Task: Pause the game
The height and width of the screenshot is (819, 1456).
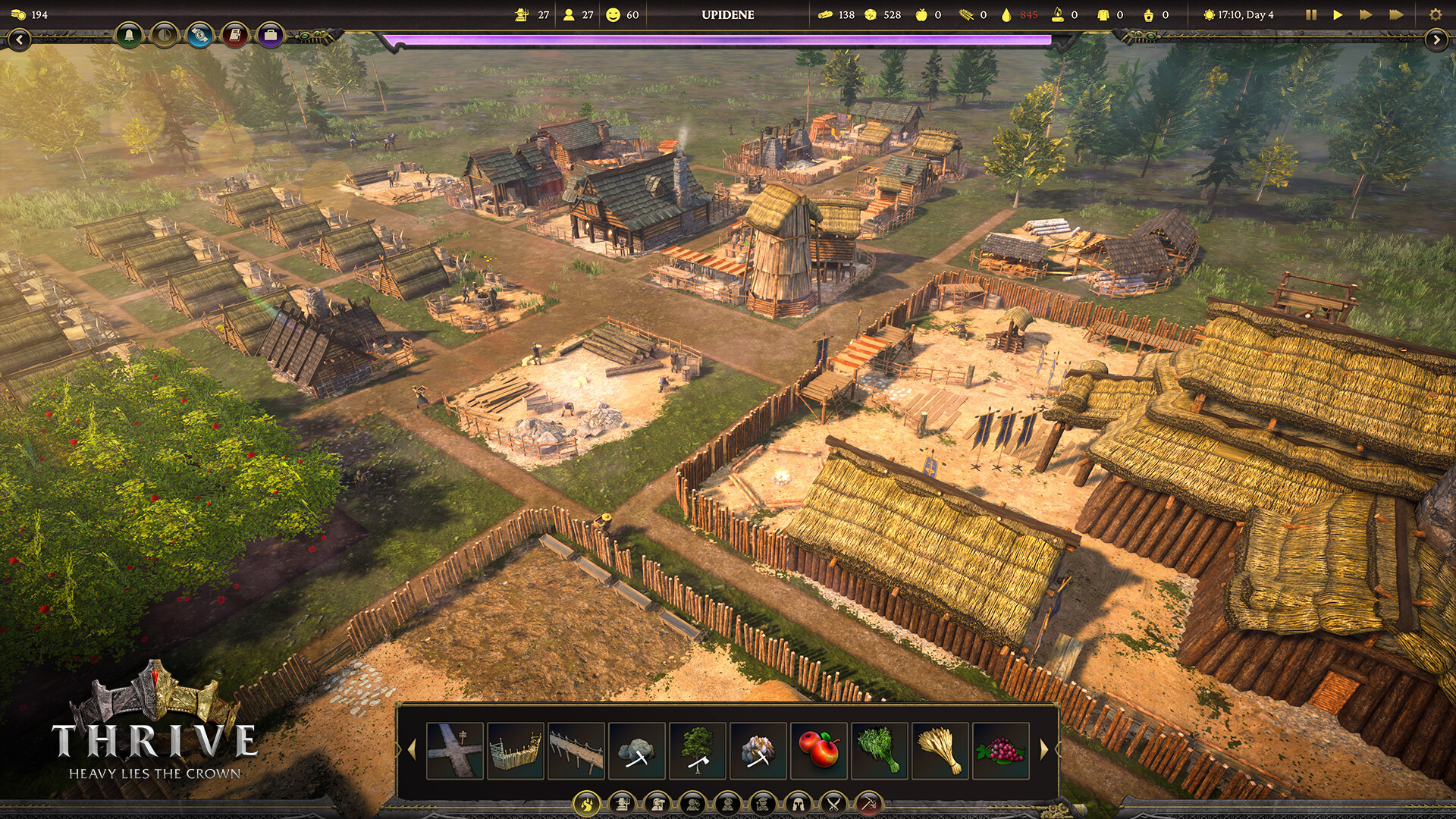Action: pos(1311,14)
